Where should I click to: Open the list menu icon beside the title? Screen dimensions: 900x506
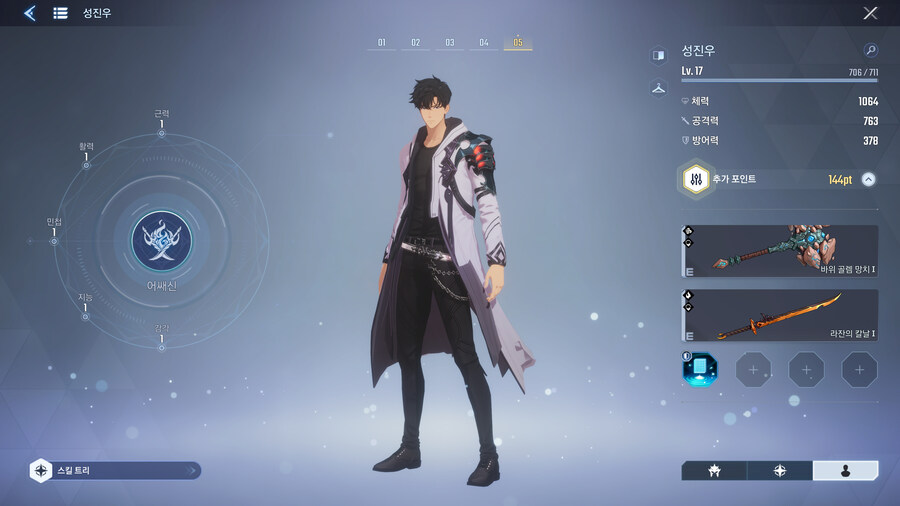pos(60,13)
